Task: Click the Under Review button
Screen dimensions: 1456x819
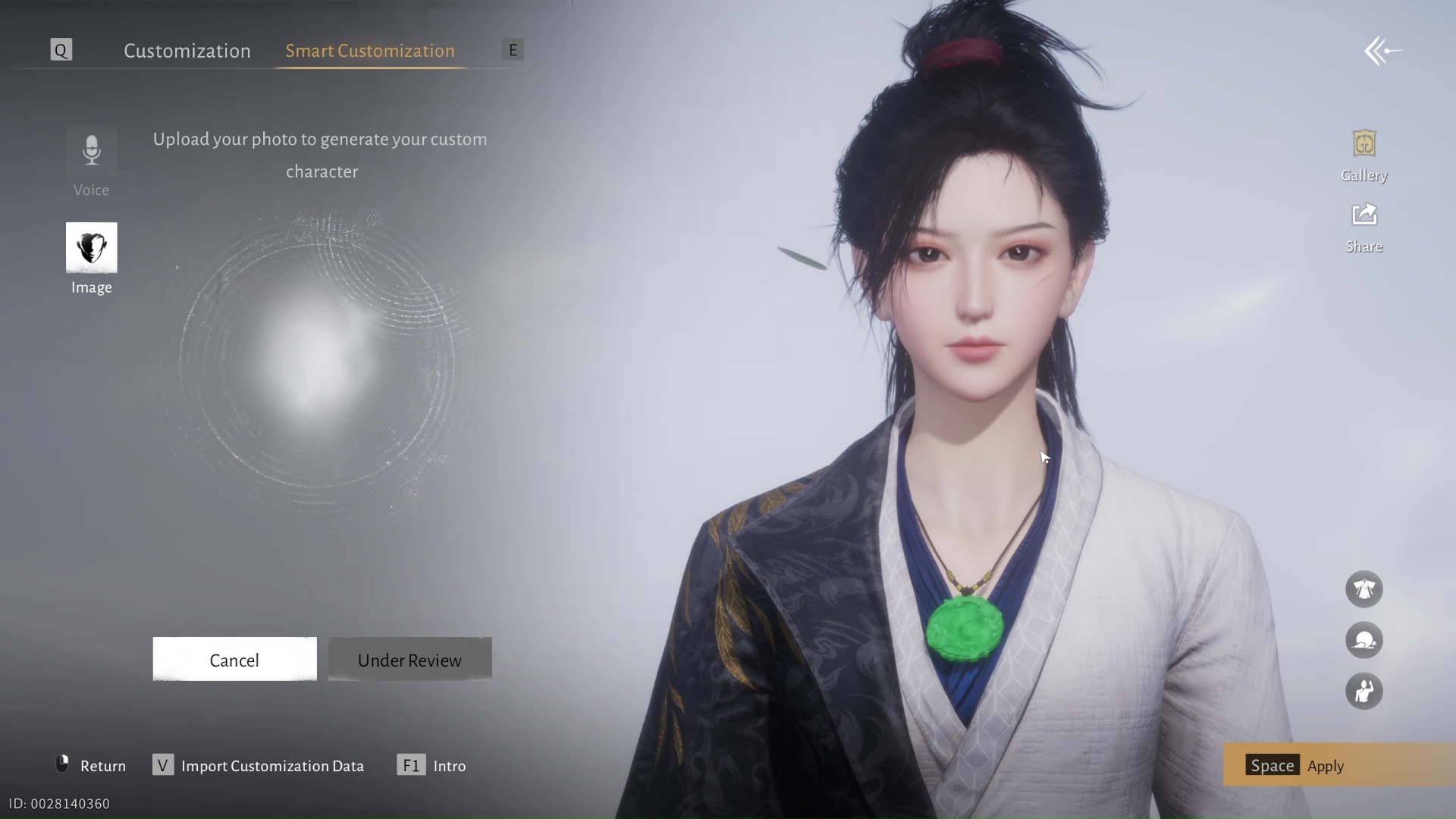Action: coord(409,660)
